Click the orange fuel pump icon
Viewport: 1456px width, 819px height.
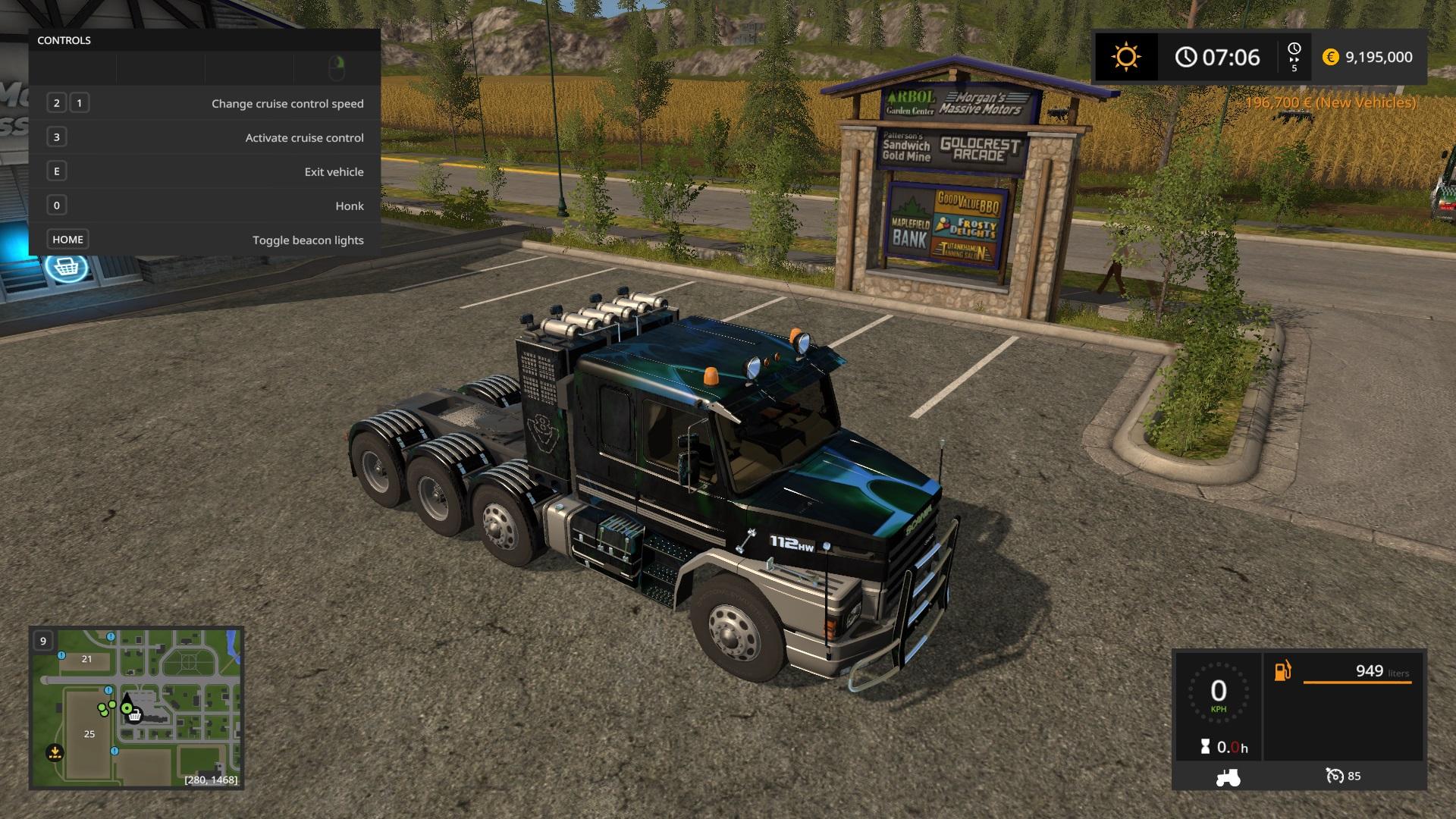[1282, 671]
